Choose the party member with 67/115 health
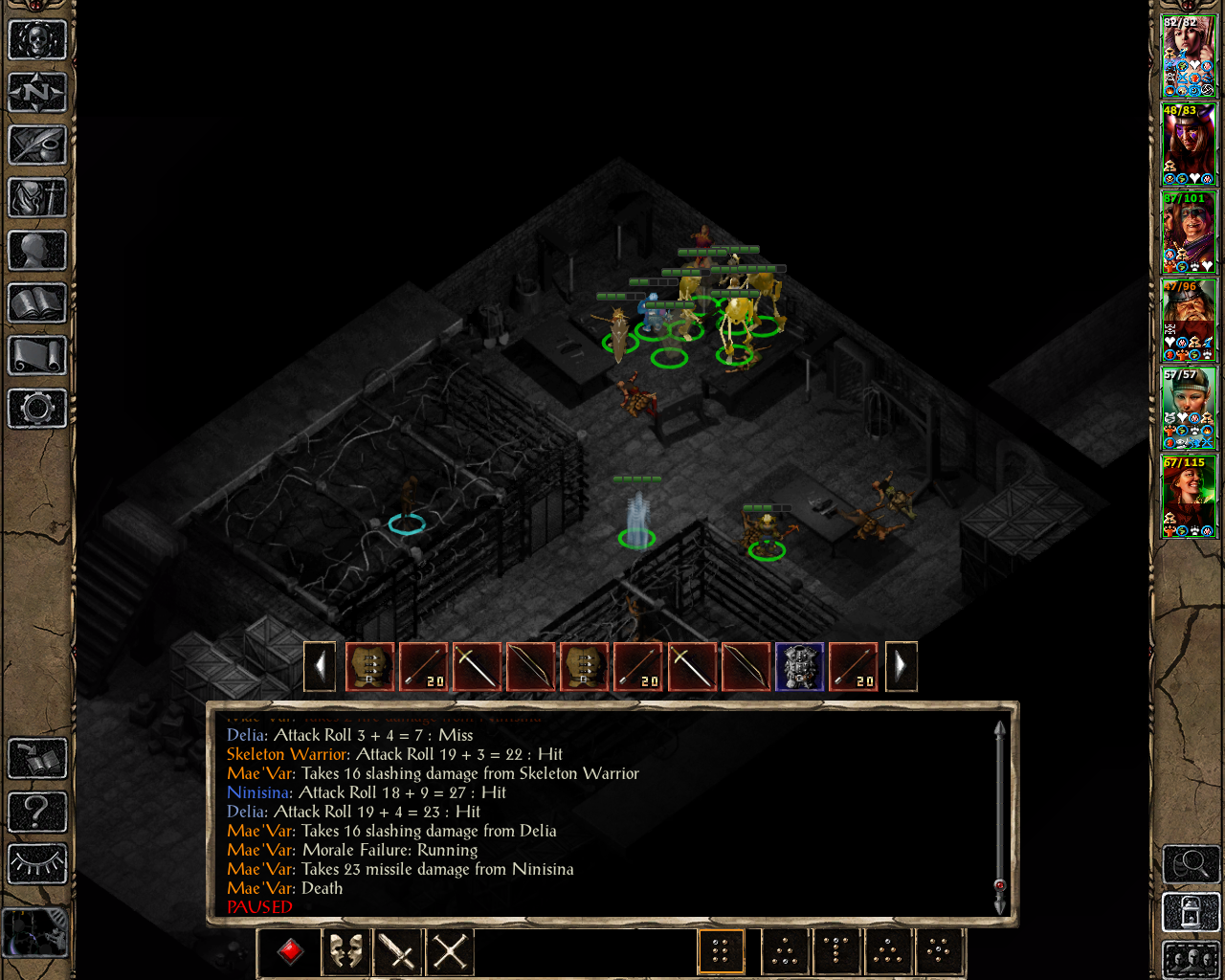Screen dimensions: 1225x980 click(1189, 497)
